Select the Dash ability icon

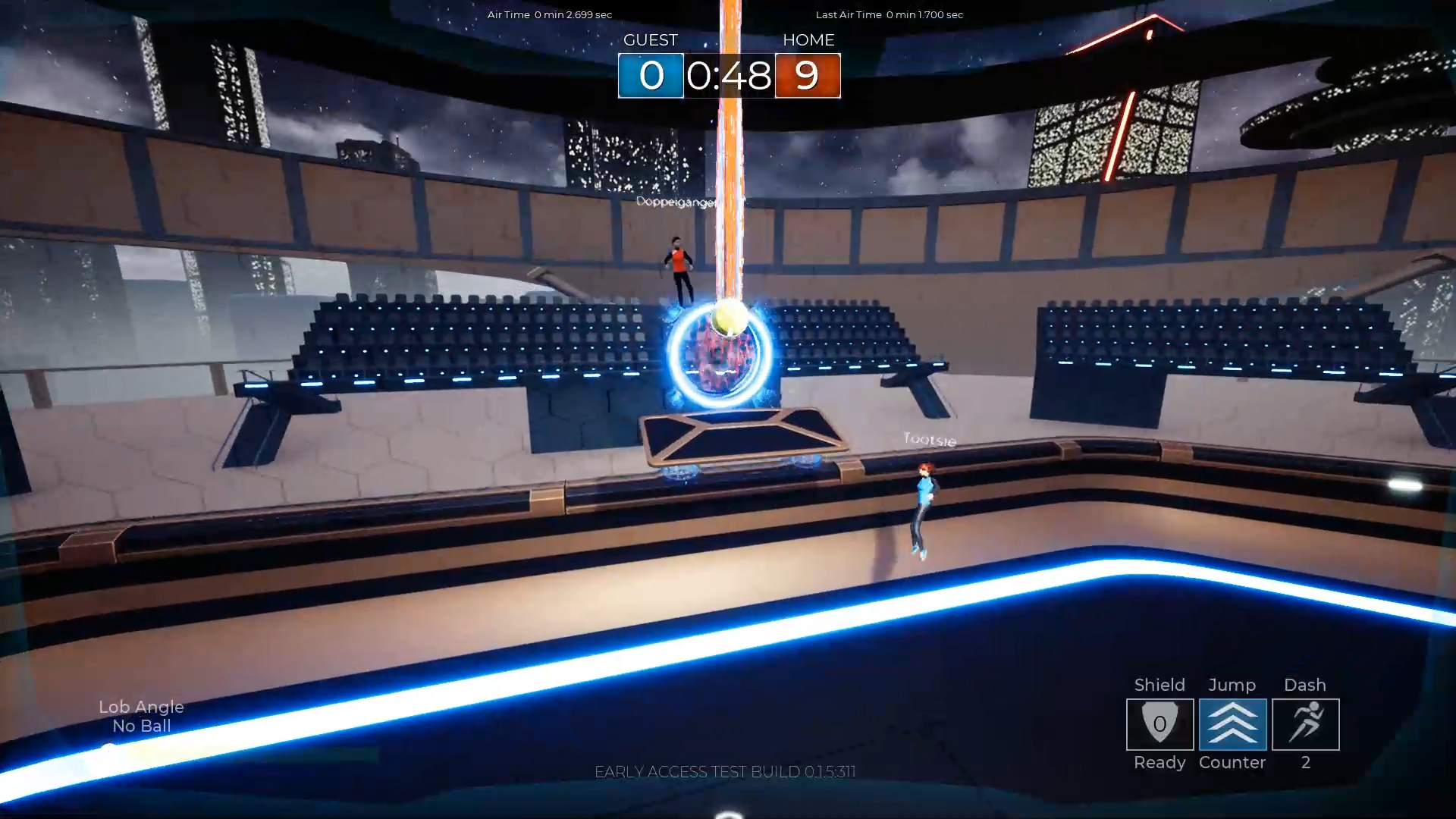point(1305,724)
